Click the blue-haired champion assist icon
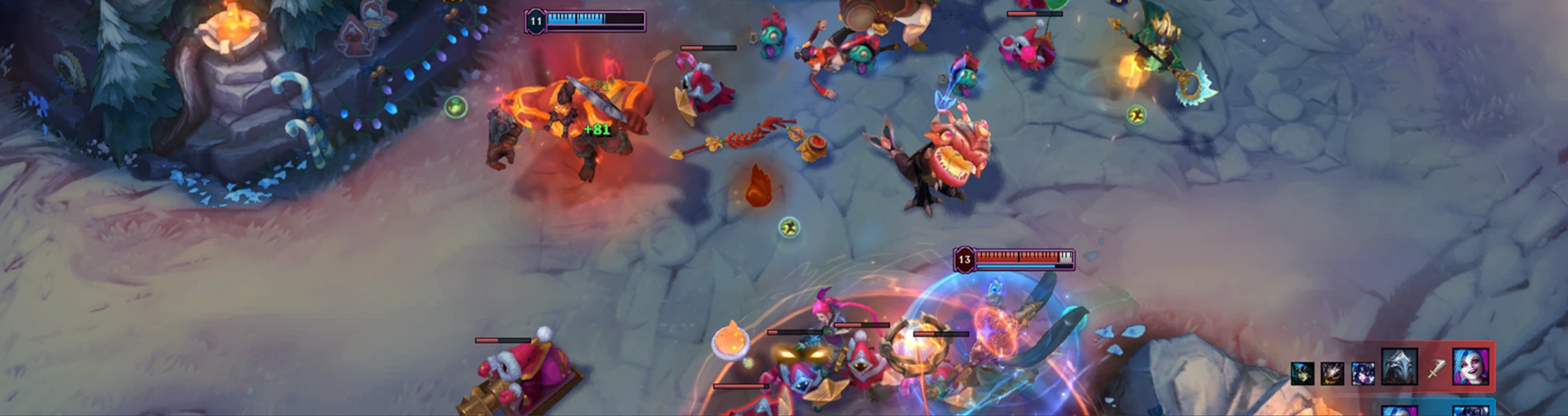 1362,374
